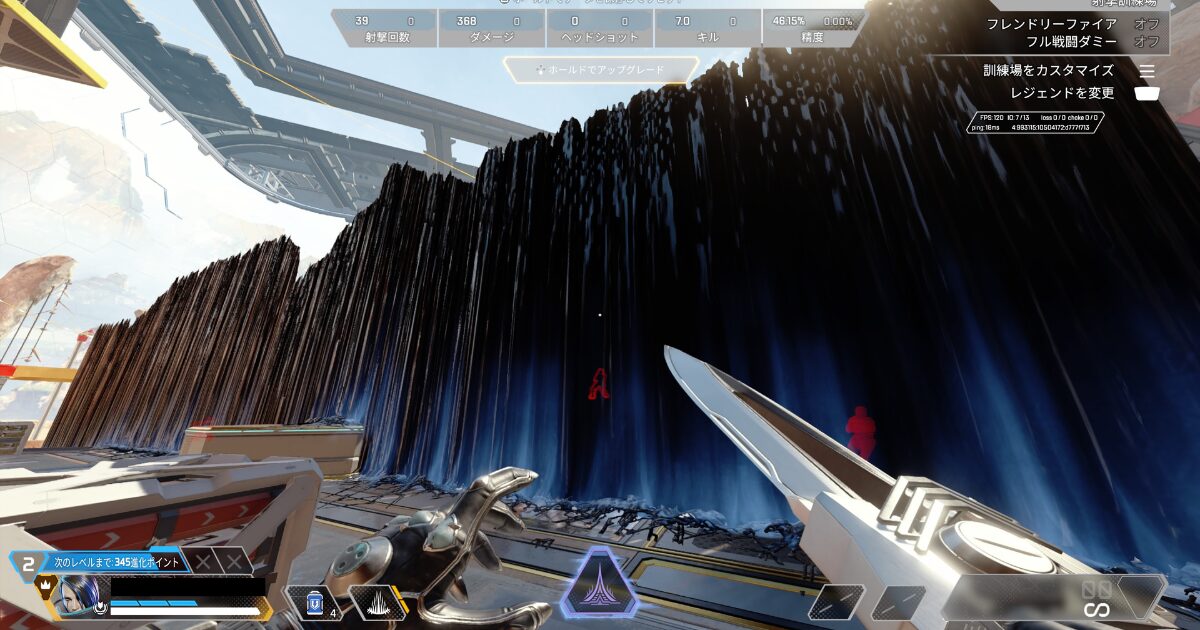1200x630 pixels.
Task: Open the 訓練場をカスタマイズ menu
Action: (x=1048, y=71)
